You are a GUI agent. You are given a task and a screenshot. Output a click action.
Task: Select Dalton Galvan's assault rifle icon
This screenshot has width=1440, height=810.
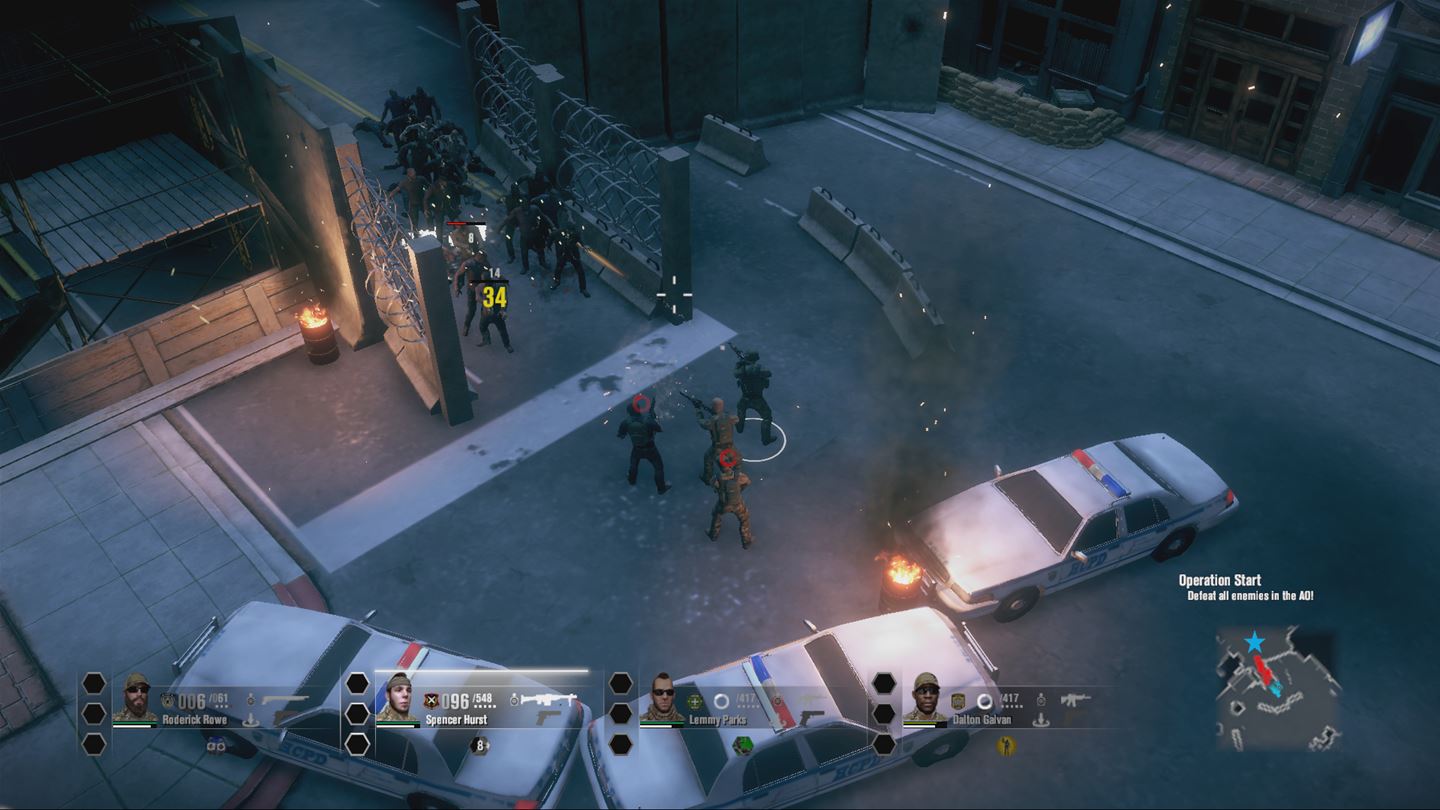(1075, 700)
